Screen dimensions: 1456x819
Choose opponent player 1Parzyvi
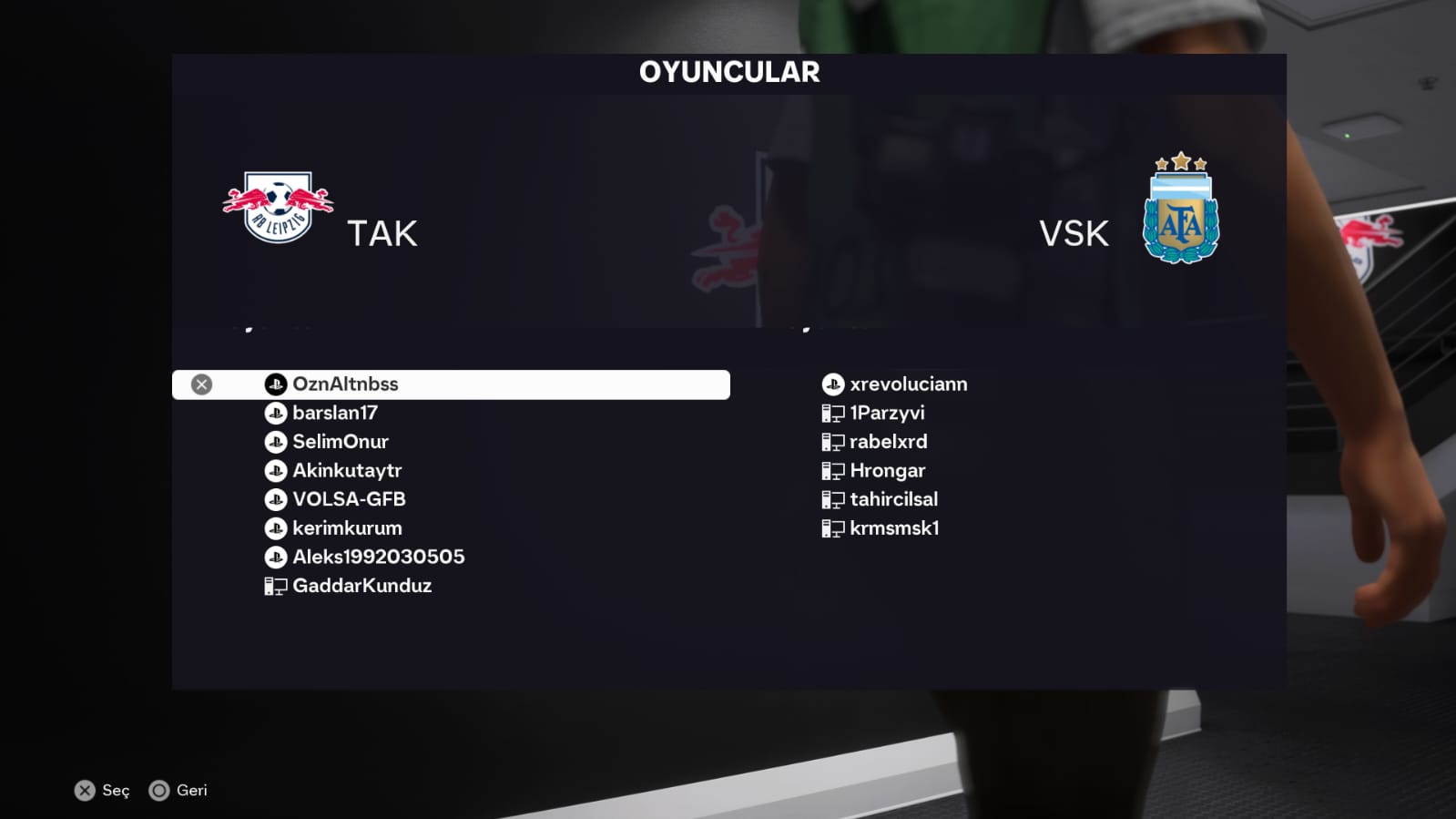886,414
